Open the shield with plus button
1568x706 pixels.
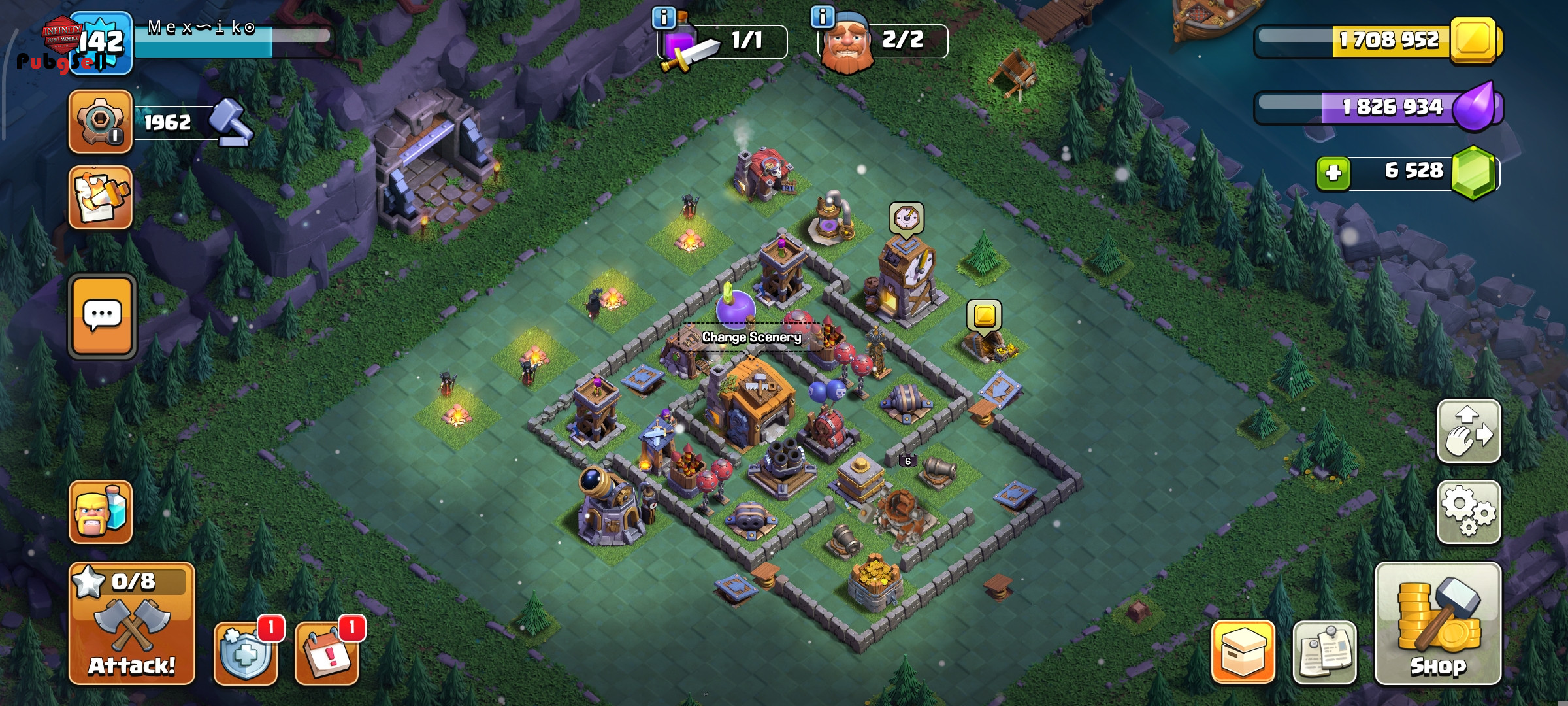tap(246, 653)
